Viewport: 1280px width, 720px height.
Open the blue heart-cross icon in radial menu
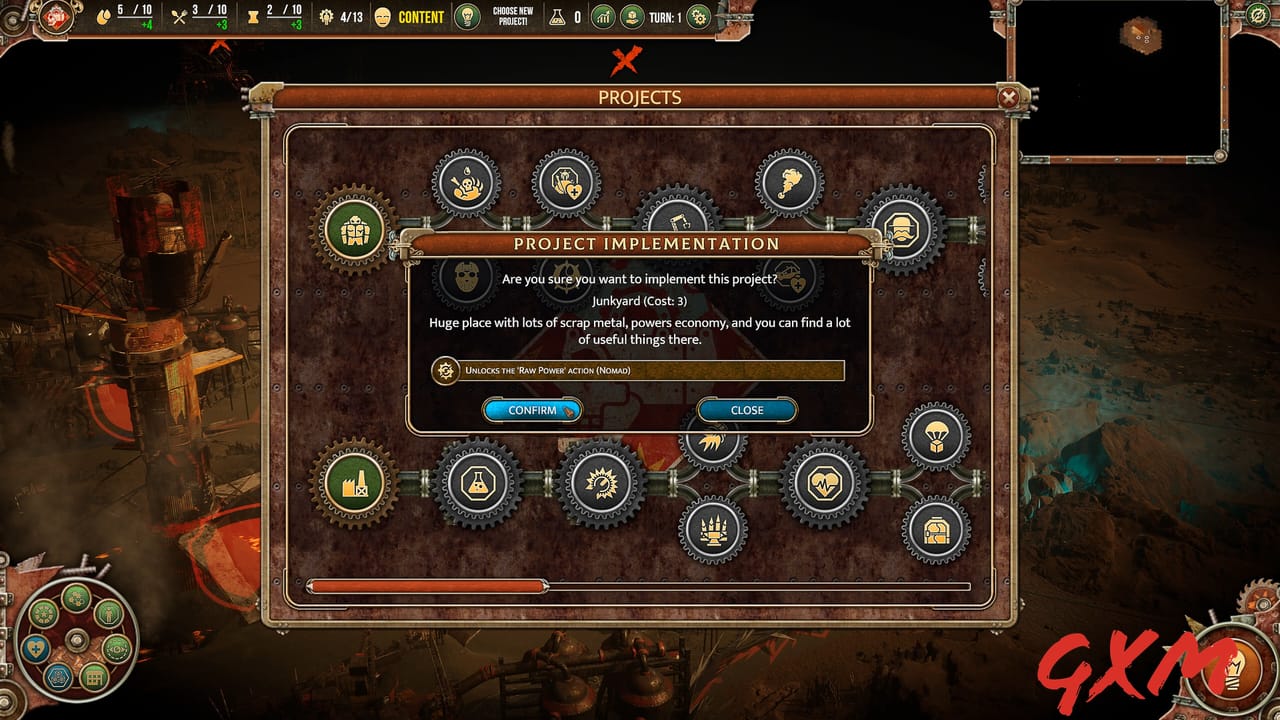click(35, 648)
